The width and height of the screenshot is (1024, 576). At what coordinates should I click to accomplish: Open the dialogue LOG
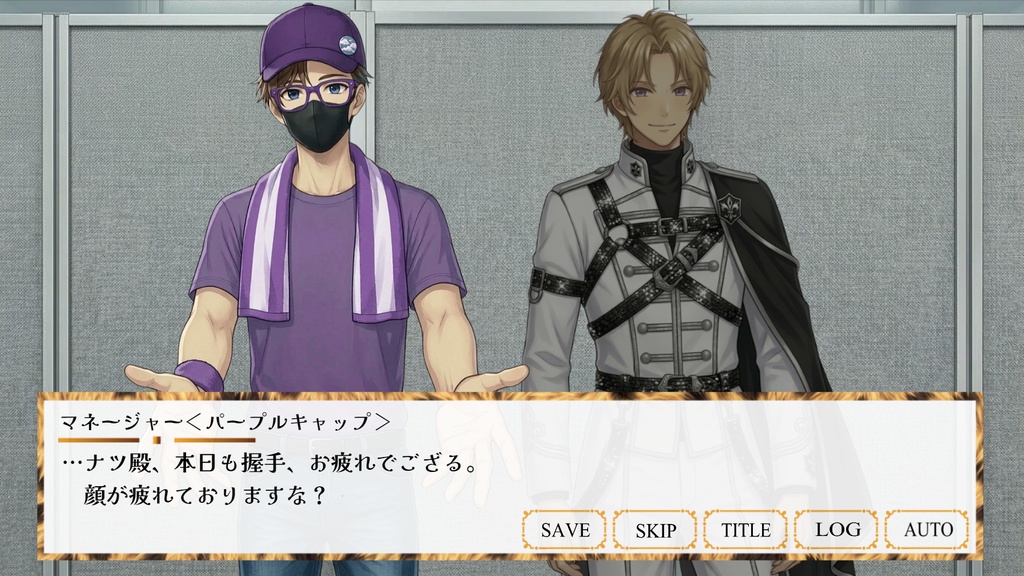[x=837, y=530]
